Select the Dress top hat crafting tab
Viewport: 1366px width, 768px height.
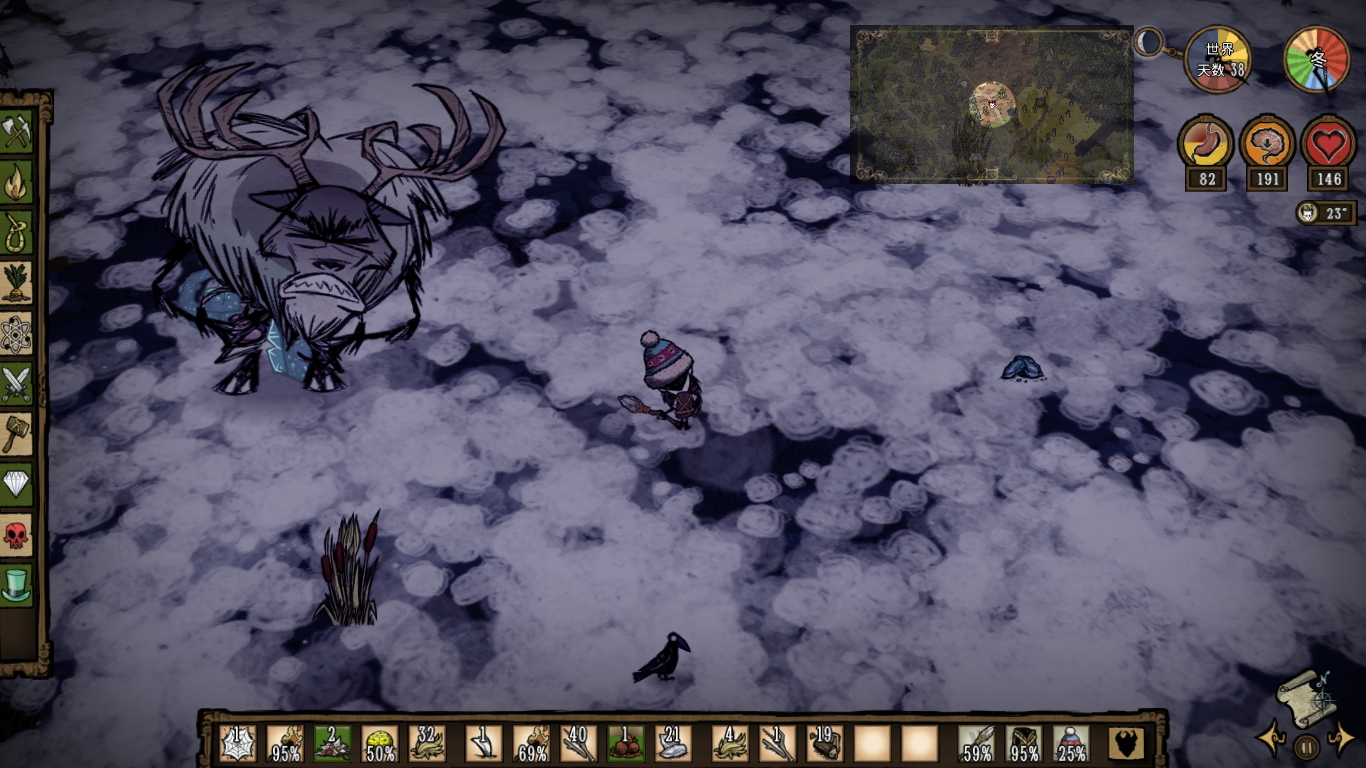click(17, 585)
